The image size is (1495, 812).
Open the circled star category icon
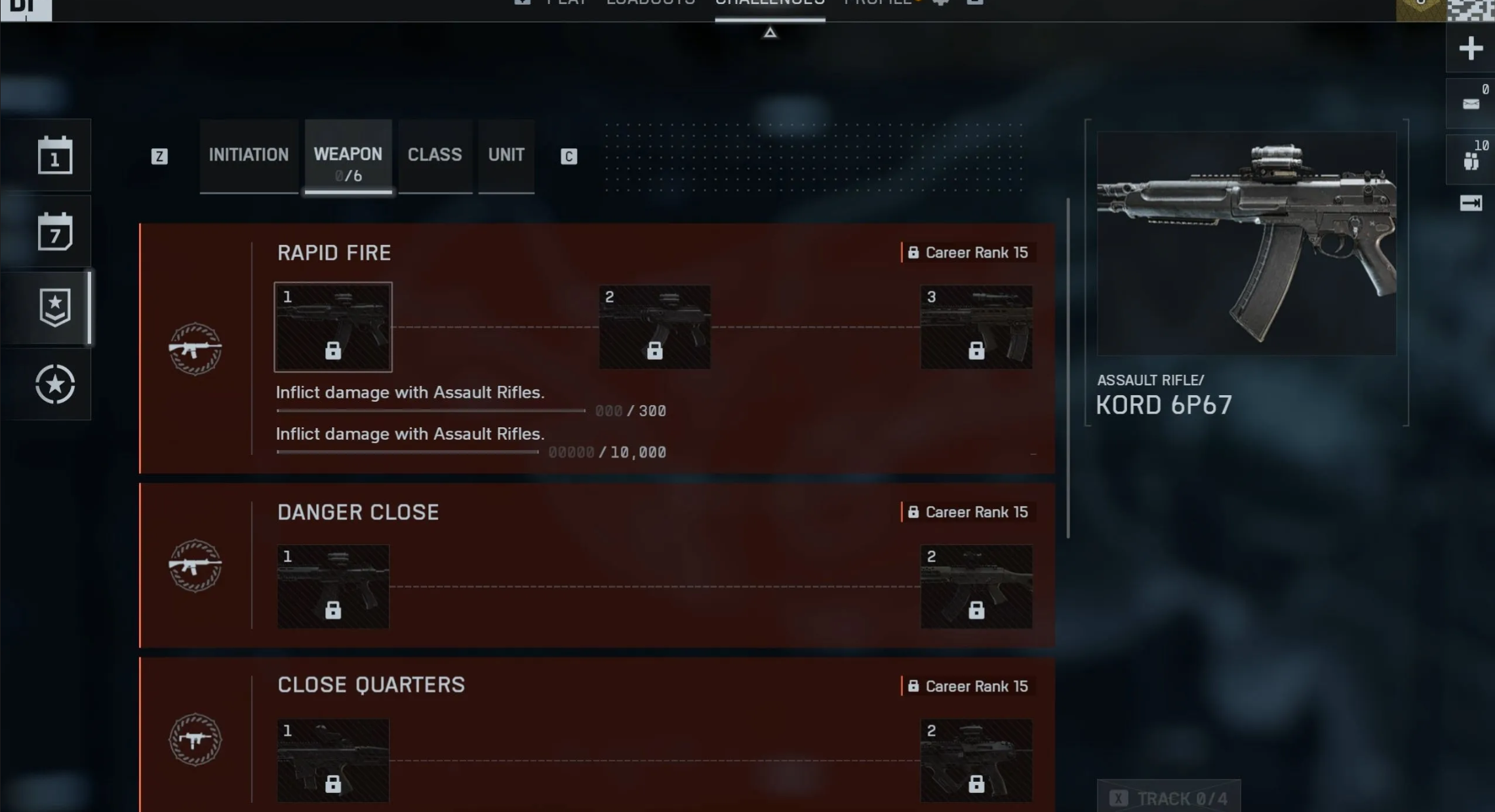click(55, 384)
